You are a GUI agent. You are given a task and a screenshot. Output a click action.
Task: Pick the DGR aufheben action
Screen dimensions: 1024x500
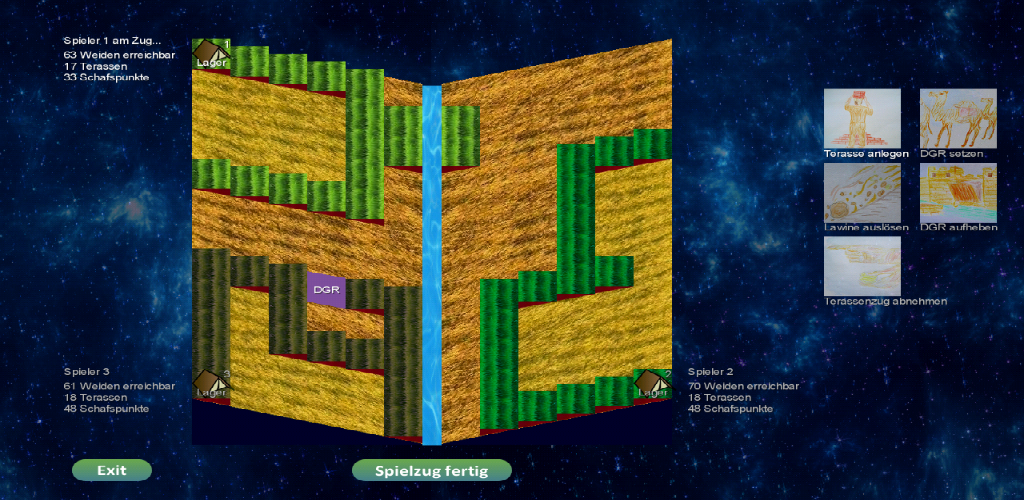point(957,193)
